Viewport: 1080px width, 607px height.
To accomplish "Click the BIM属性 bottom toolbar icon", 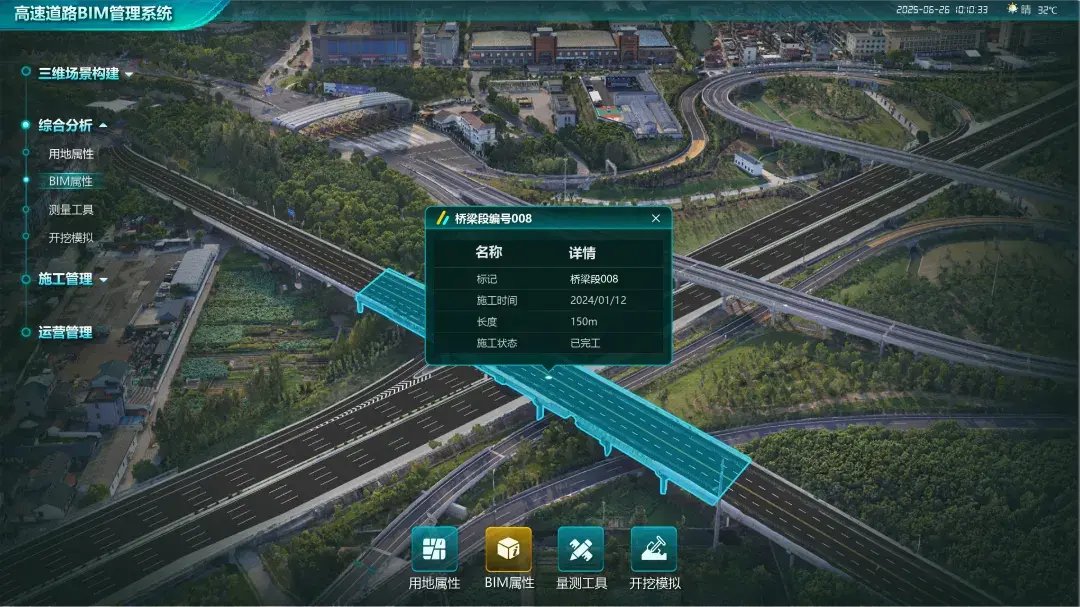I will pos(508,549).
